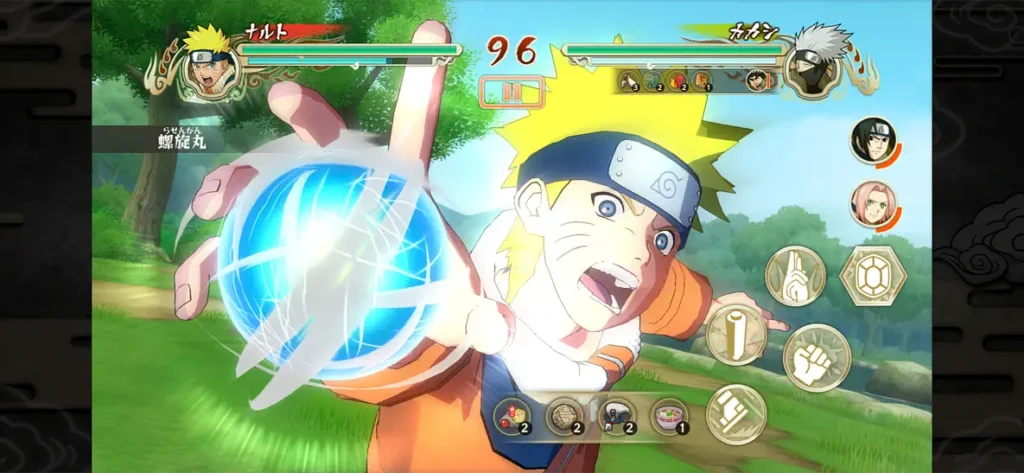Select the dark blue item with tag
The height and width of the screenshot is (473, 1024).
point(616,415)
